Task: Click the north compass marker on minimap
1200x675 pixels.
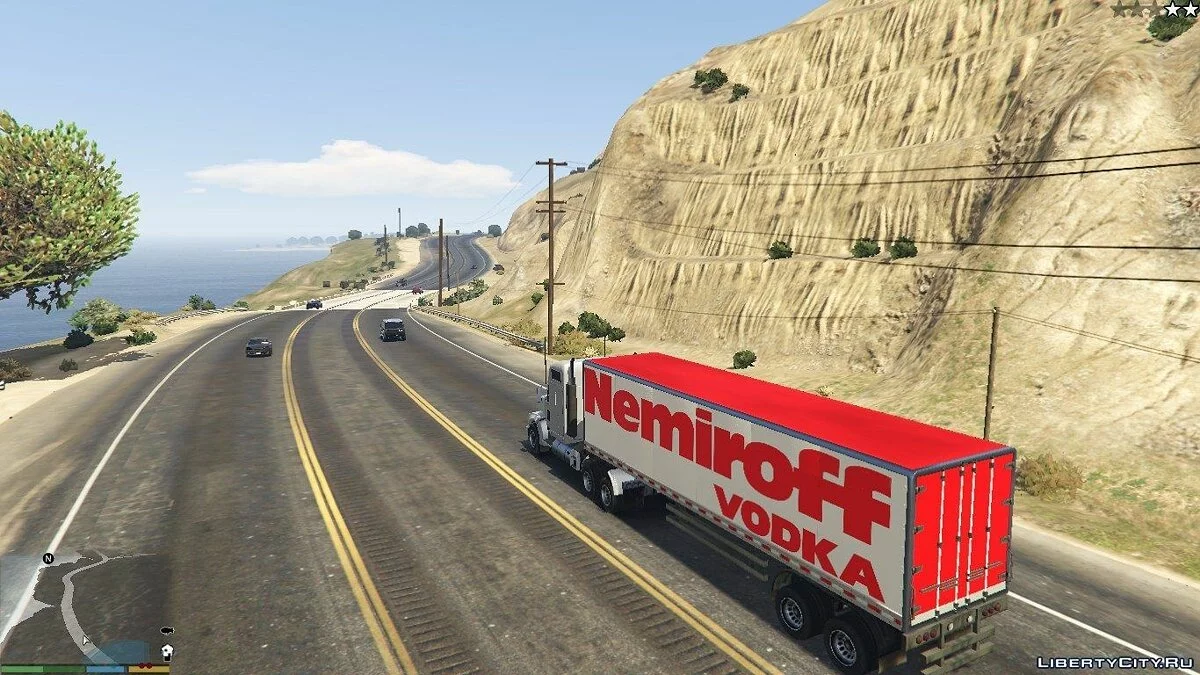Action: pos(48,558)
